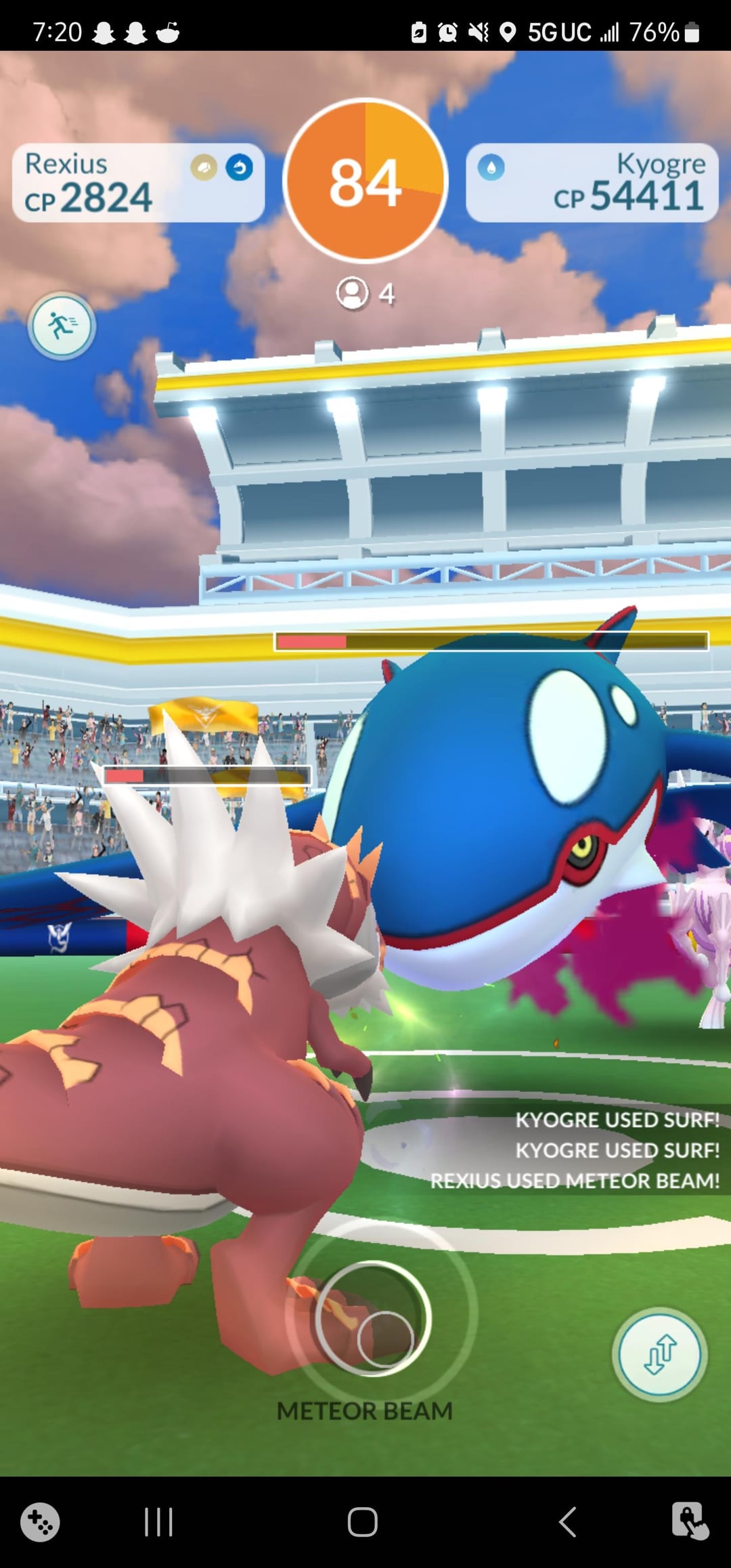Tap the Android back arrow
731x1568 pixels.
click(568, 1522)
